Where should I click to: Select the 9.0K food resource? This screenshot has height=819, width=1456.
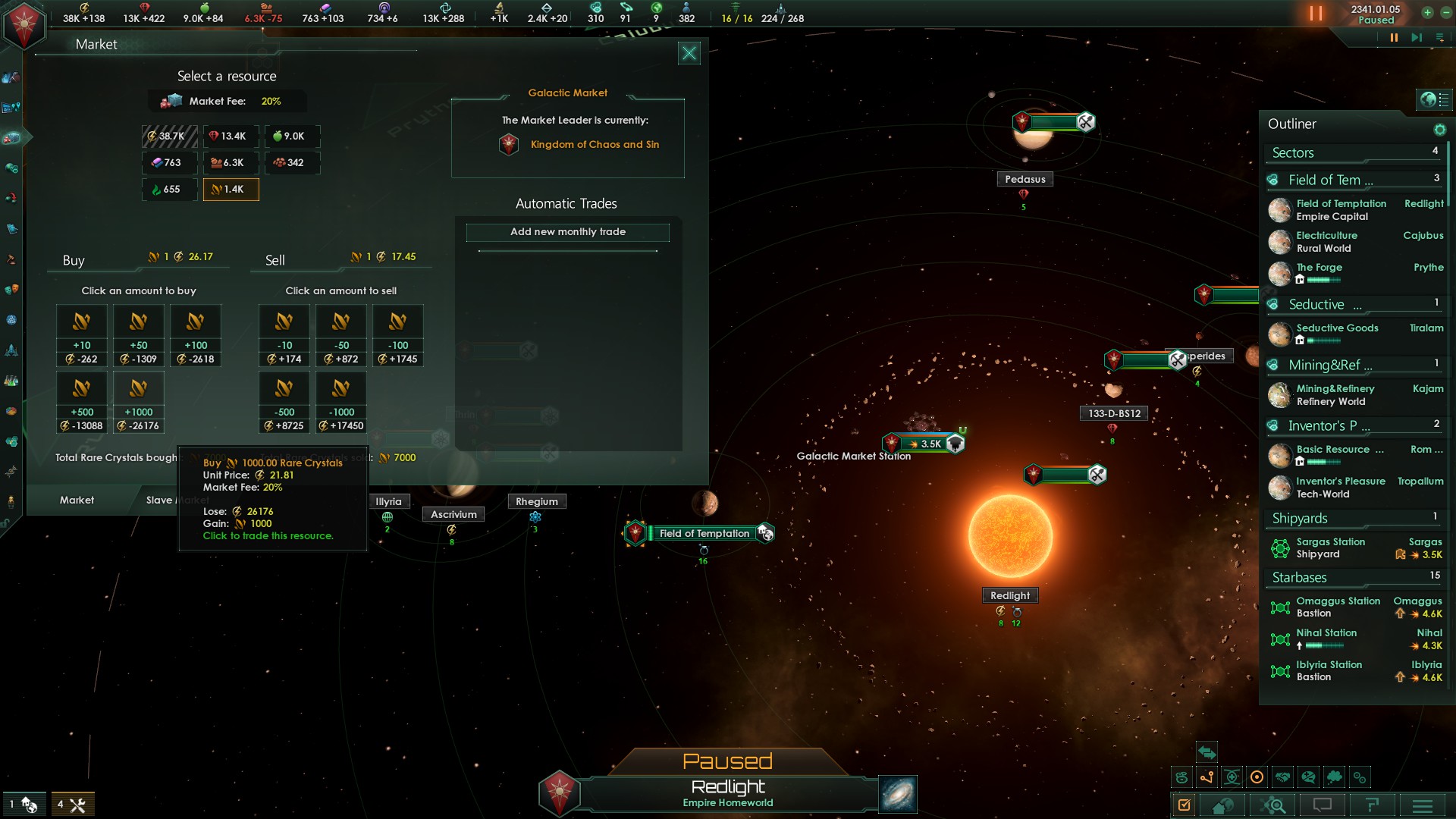tap(292, 136)
